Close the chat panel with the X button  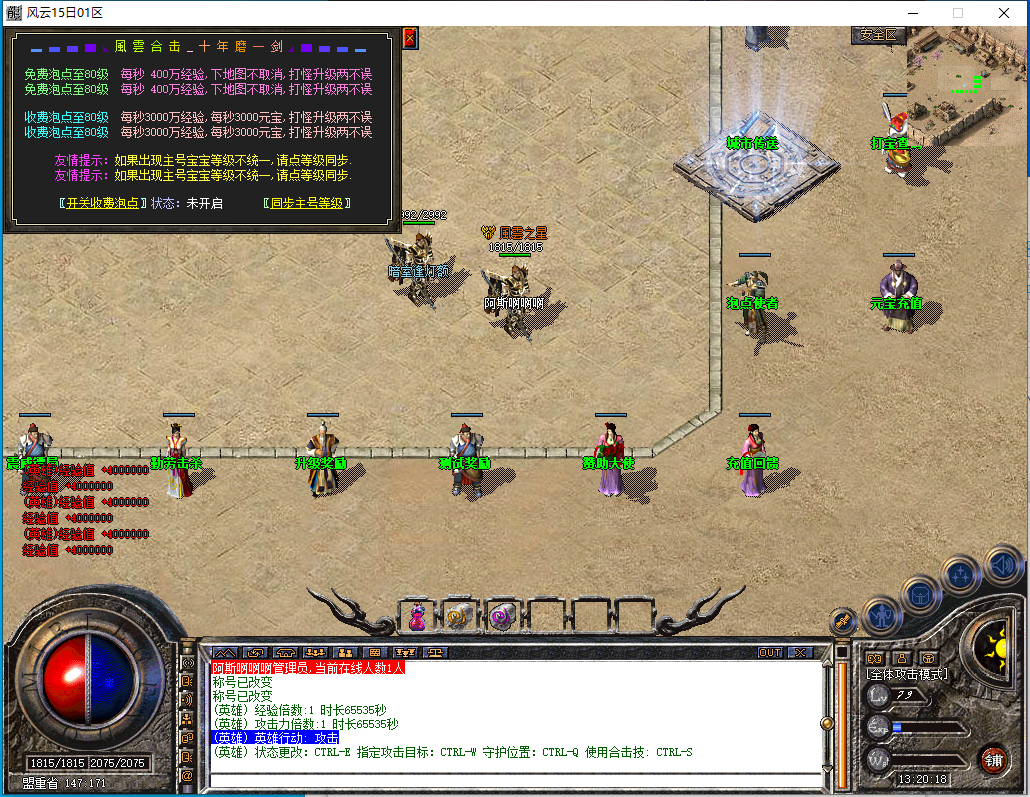coord(799,653)
